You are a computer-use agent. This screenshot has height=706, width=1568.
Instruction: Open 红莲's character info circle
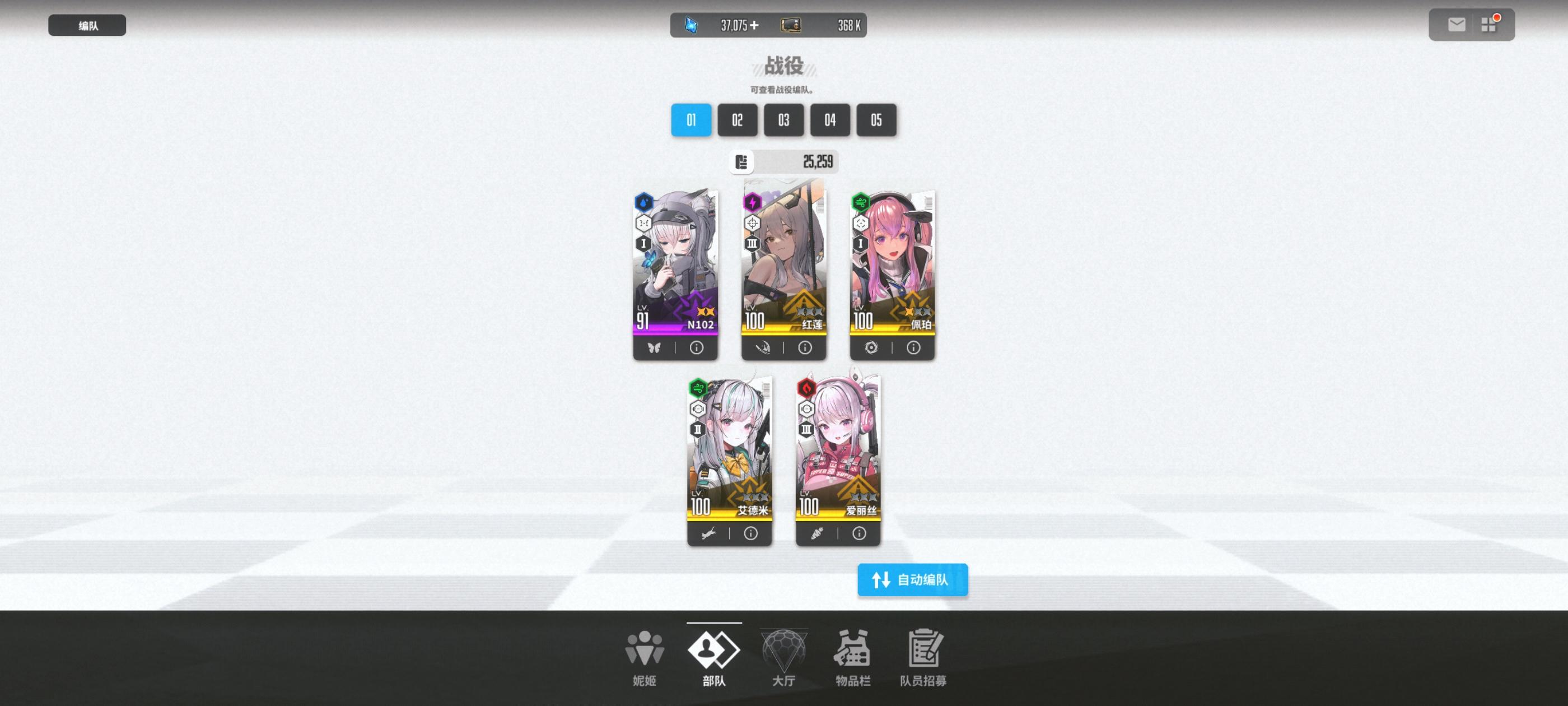click(x=804, y=347)
